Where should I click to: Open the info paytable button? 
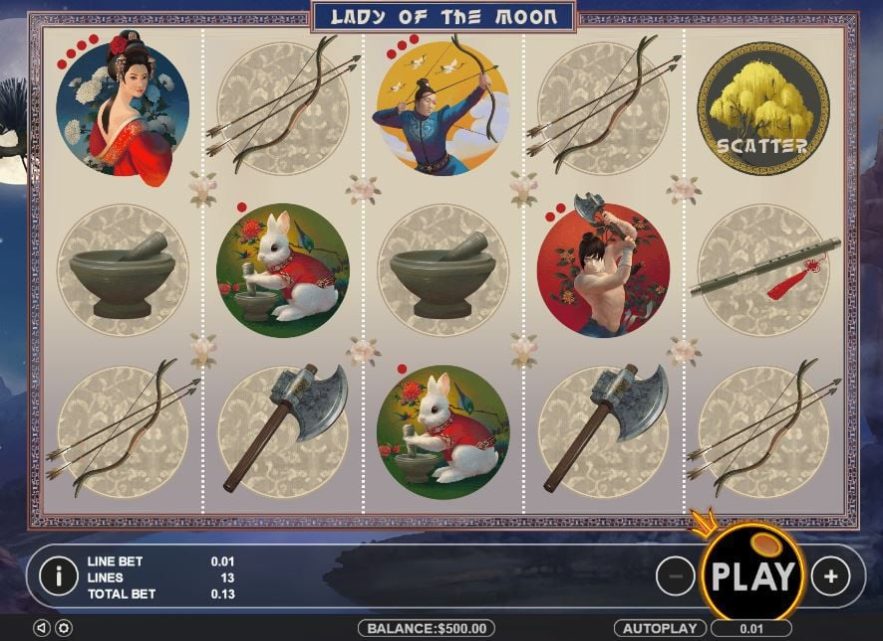click(x=59, y=576)
